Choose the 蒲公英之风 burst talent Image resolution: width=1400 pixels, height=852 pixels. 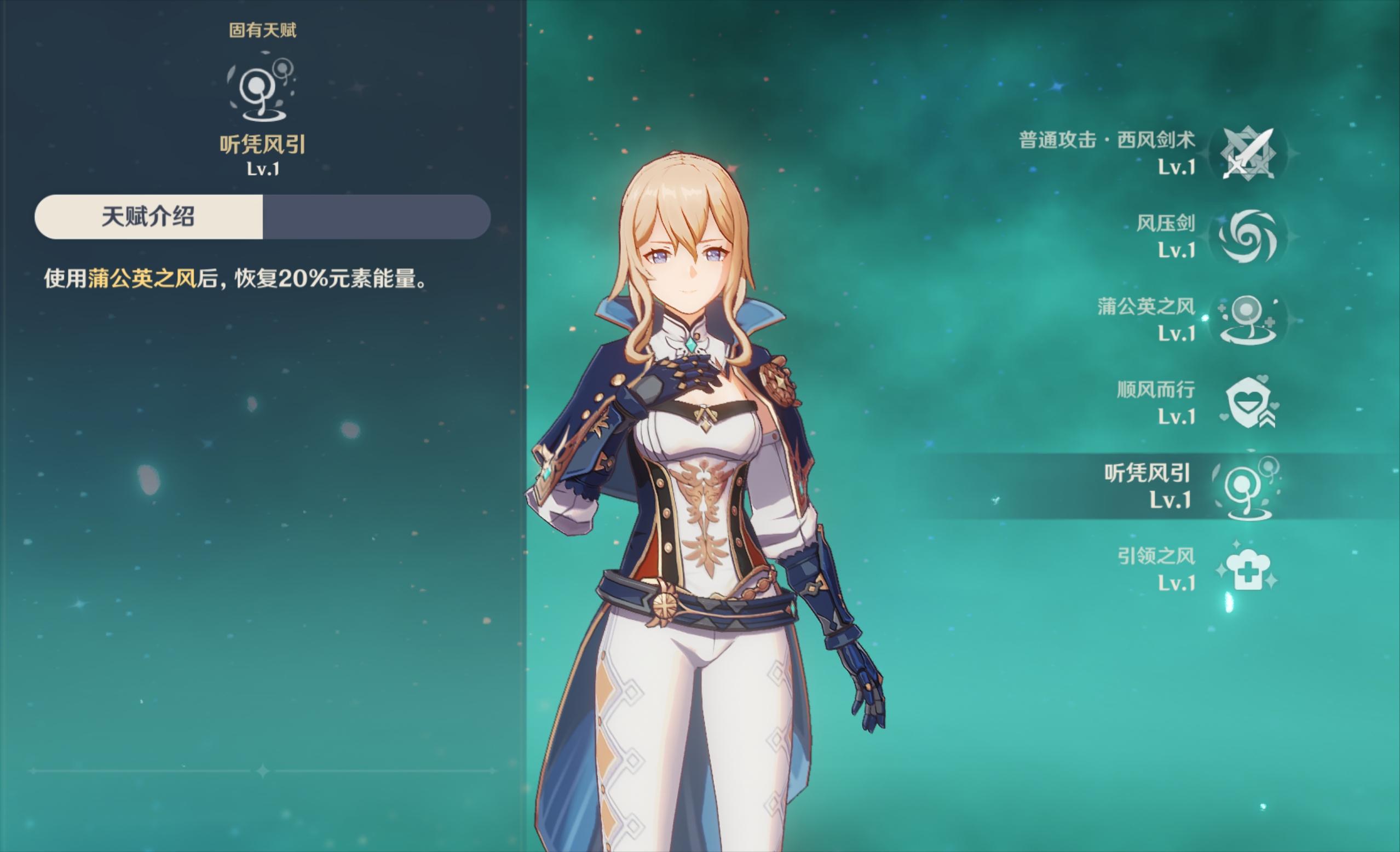1248,319
